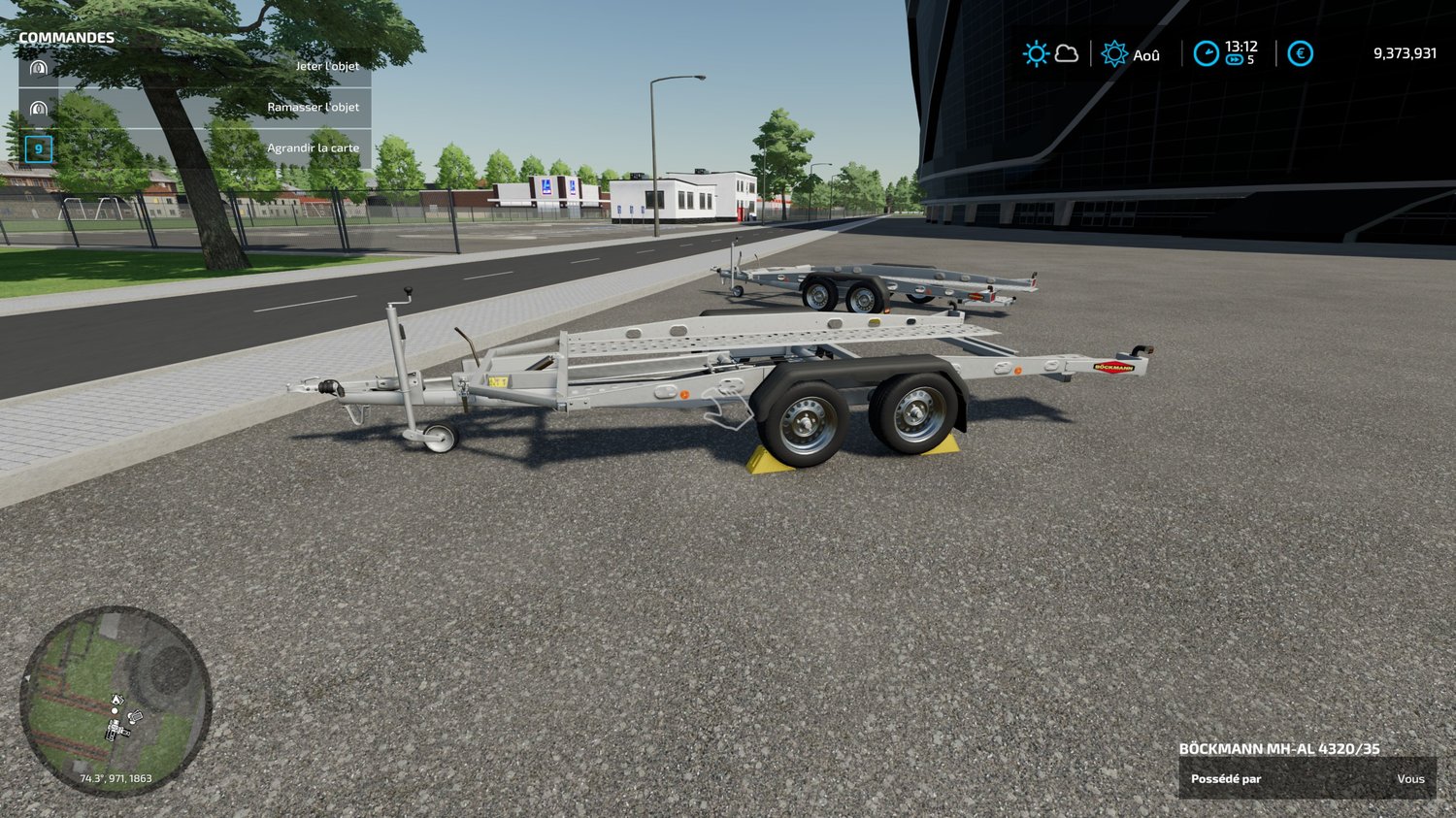
Task: Click the clock time icon
Action: [1206, 53]
